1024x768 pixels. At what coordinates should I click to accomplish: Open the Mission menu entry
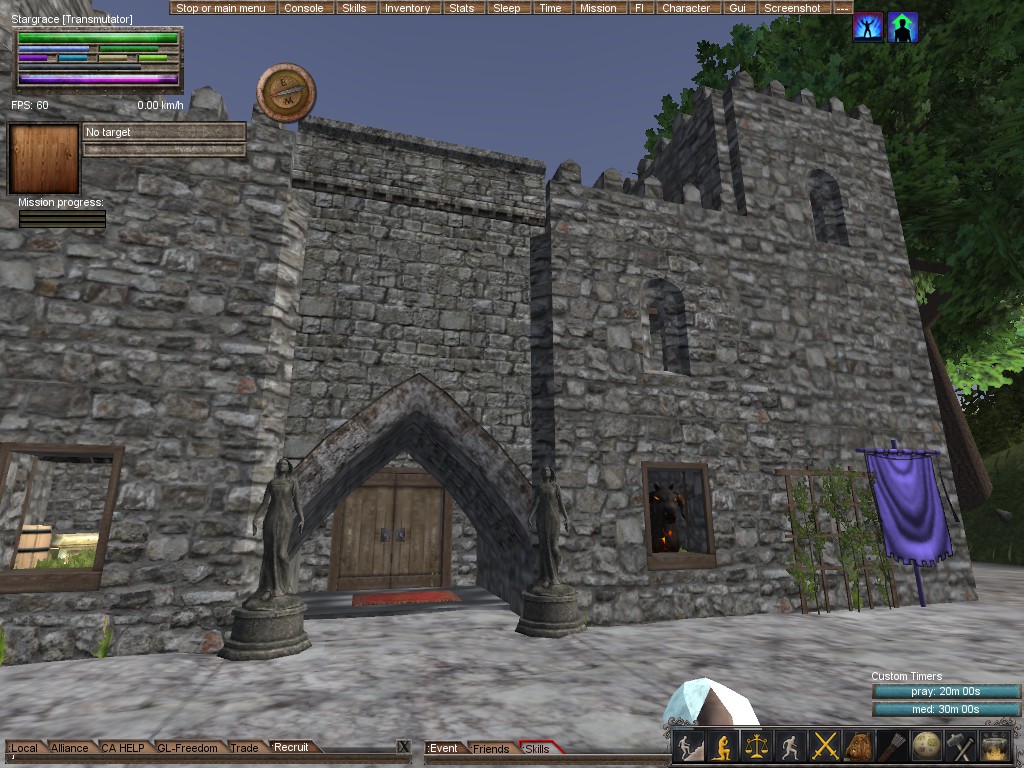[x=598, y=8]
